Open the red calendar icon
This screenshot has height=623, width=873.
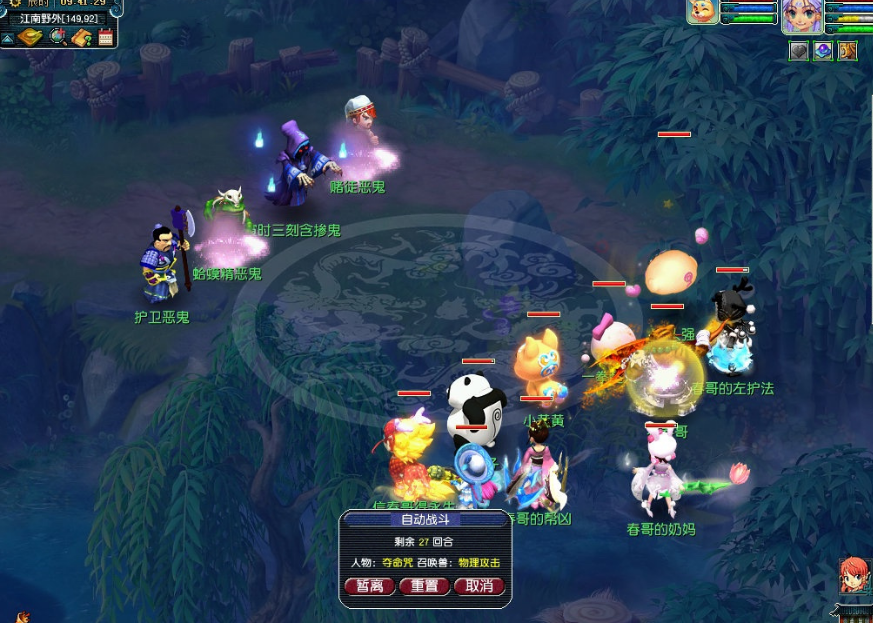[x=106, y=38]
